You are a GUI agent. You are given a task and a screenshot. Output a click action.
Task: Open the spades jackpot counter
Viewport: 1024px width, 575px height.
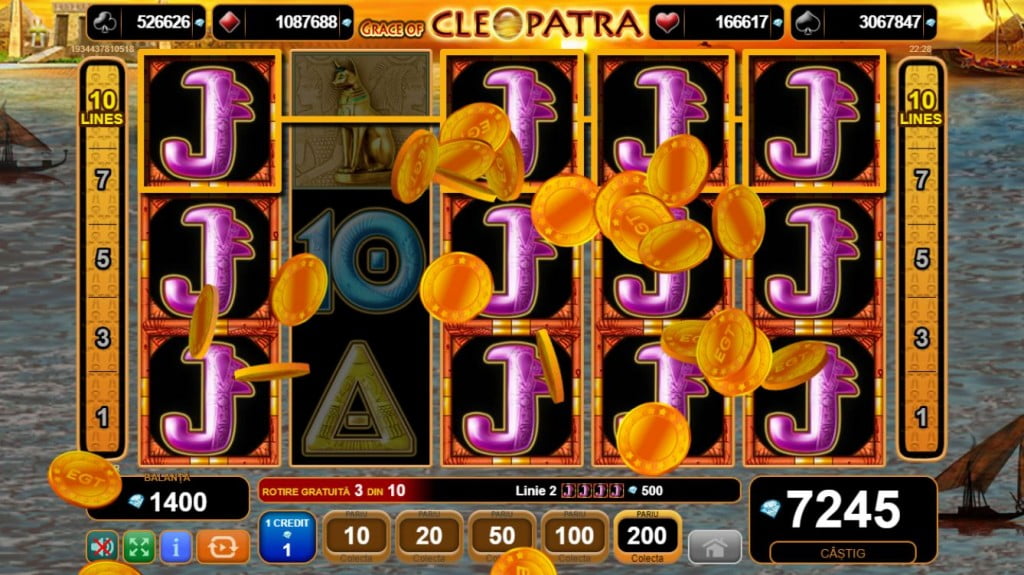[863, 22]
